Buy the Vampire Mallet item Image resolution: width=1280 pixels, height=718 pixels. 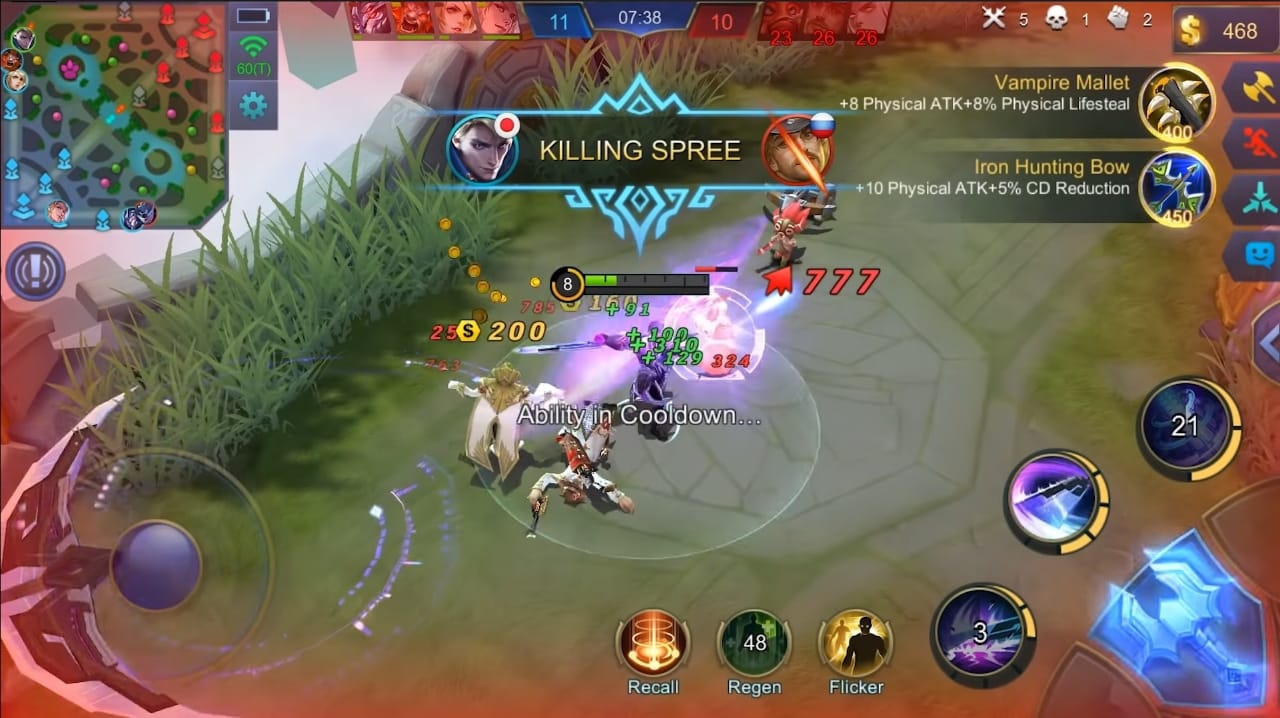(x=1177, y=101)
